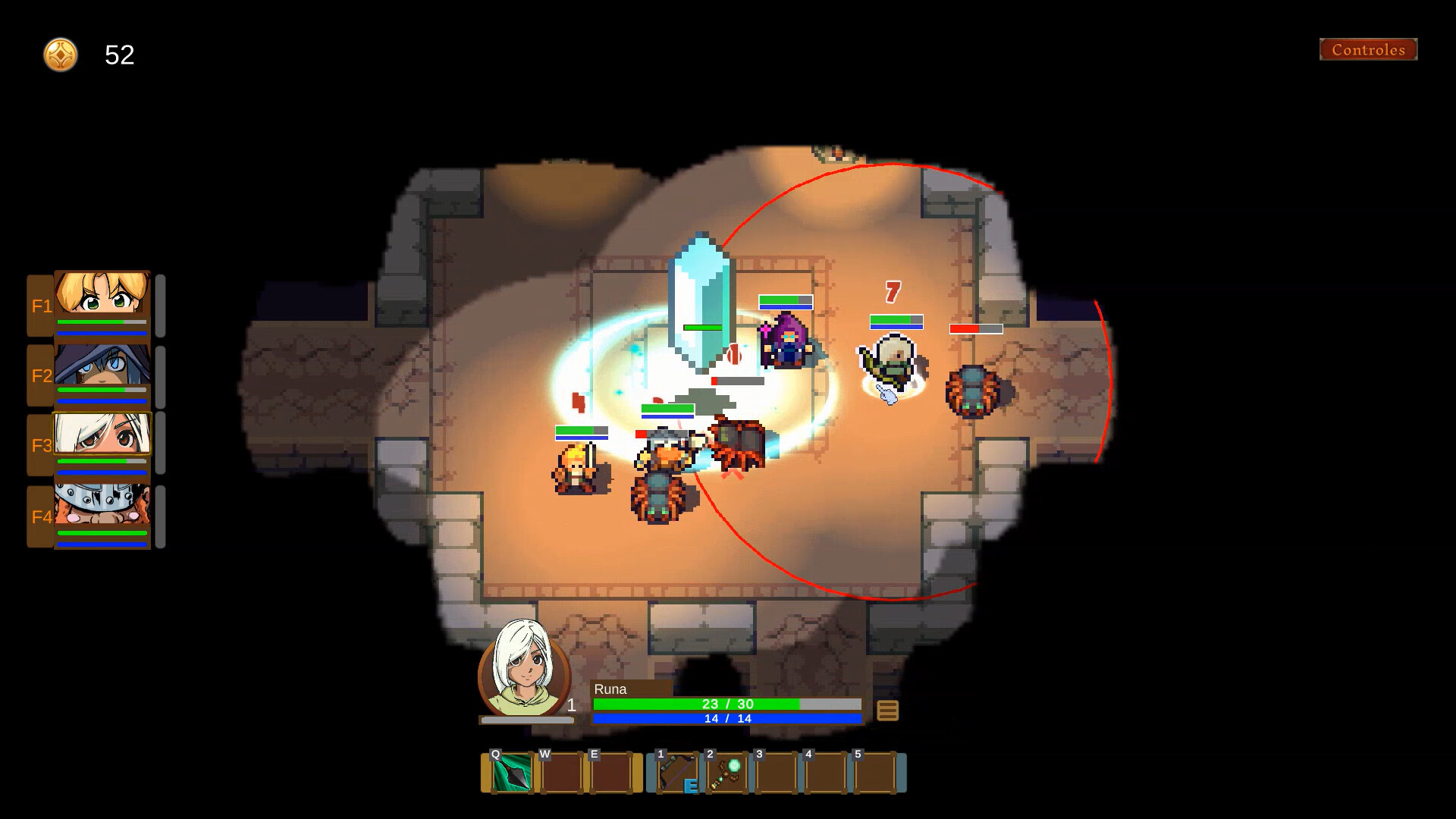The image size is (1456, 819).
Task: Click the empty hotbar slot 5
Action: [874, 772]
